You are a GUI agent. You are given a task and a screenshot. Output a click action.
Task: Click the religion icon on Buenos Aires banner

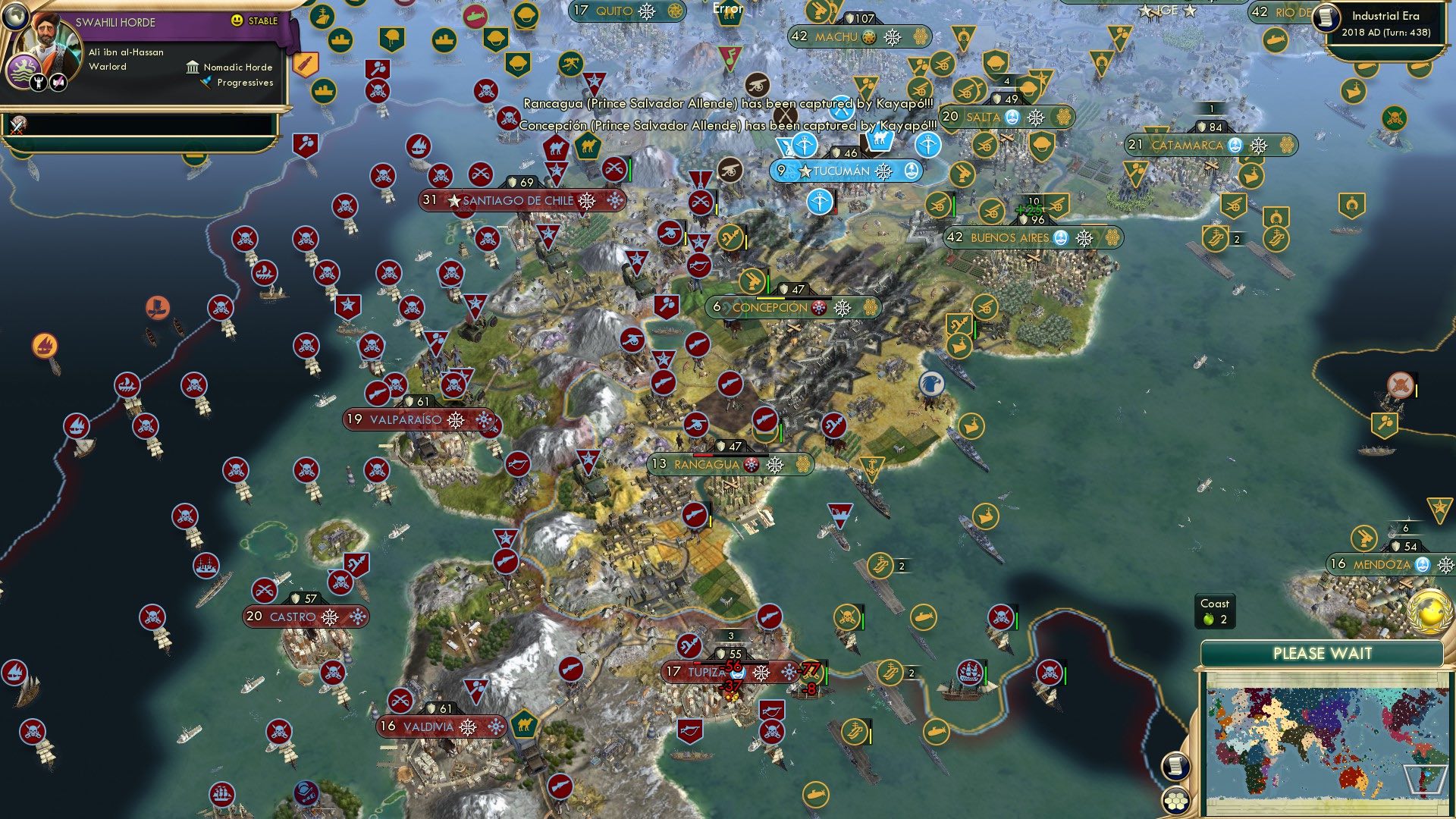[x=1061, y=237]
